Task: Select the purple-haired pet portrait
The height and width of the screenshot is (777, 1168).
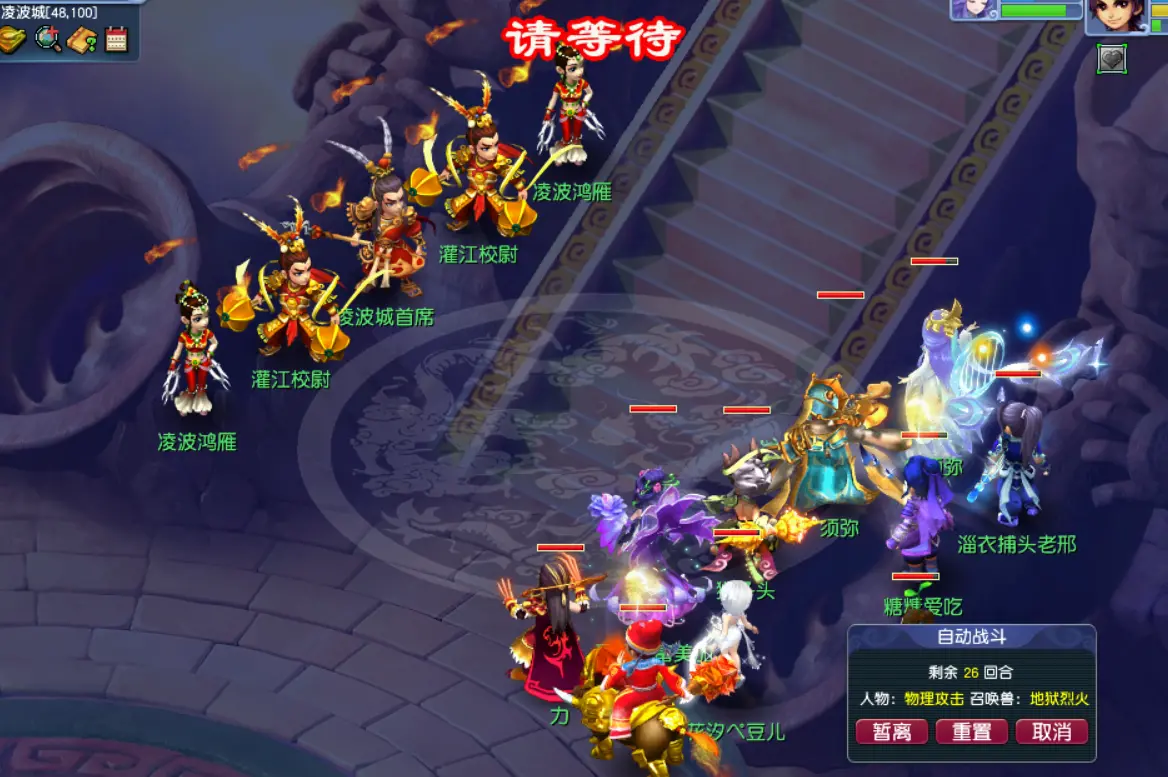Action: click(970, 9)
